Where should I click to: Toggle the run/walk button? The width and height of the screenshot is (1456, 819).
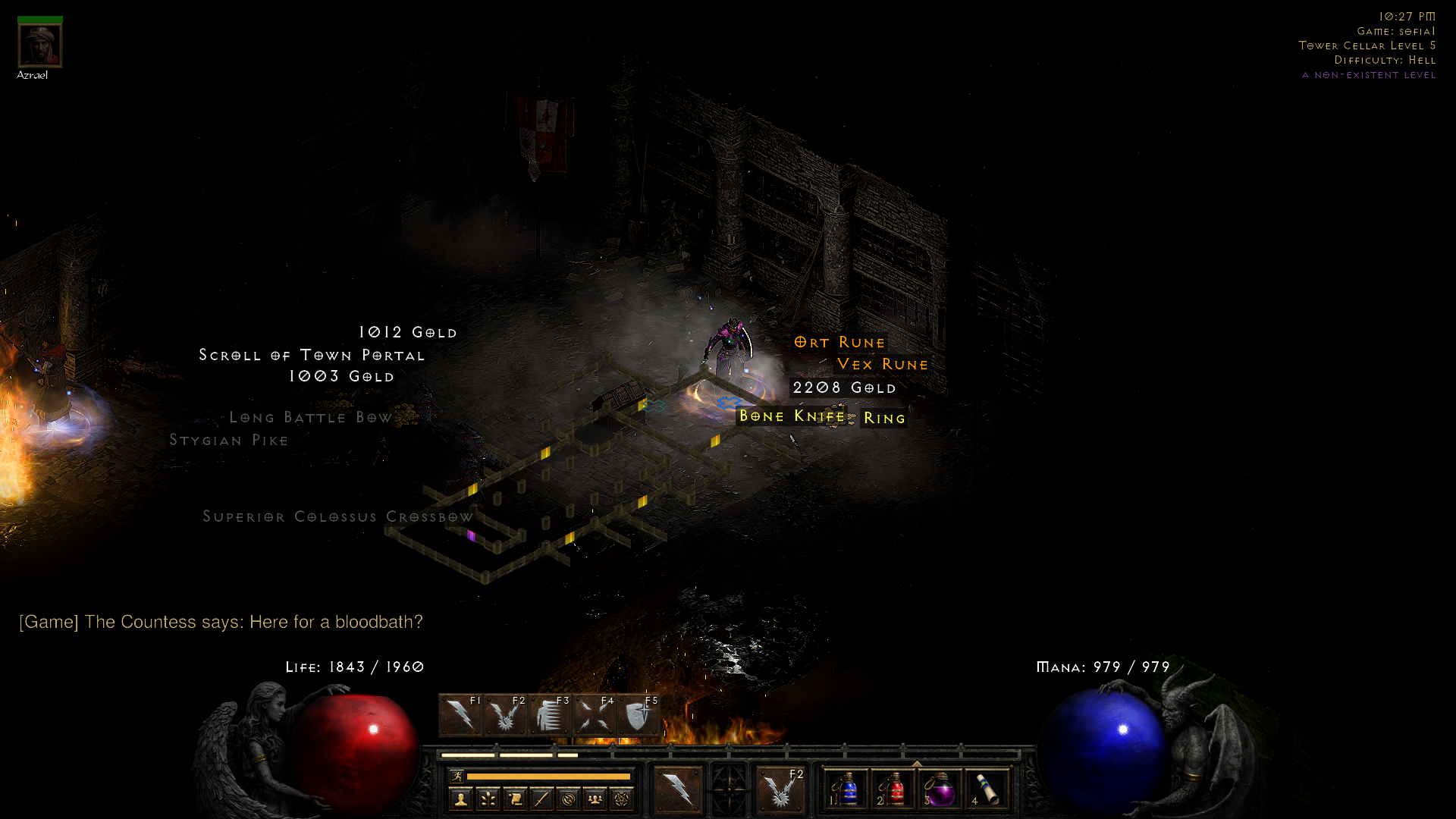point(457,776)
